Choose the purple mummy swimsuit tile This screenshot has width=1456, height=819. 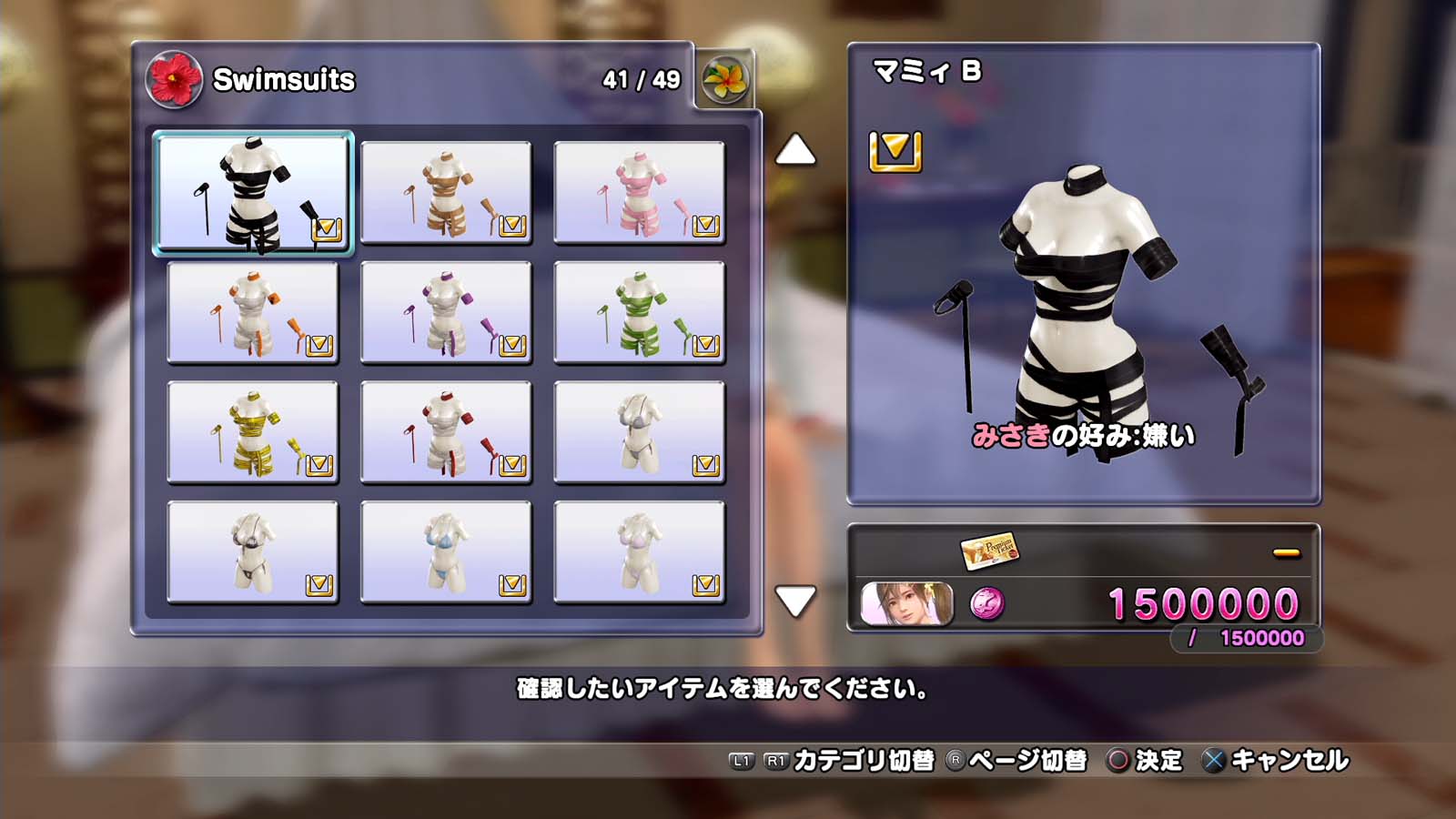click(x=446, y=313)
